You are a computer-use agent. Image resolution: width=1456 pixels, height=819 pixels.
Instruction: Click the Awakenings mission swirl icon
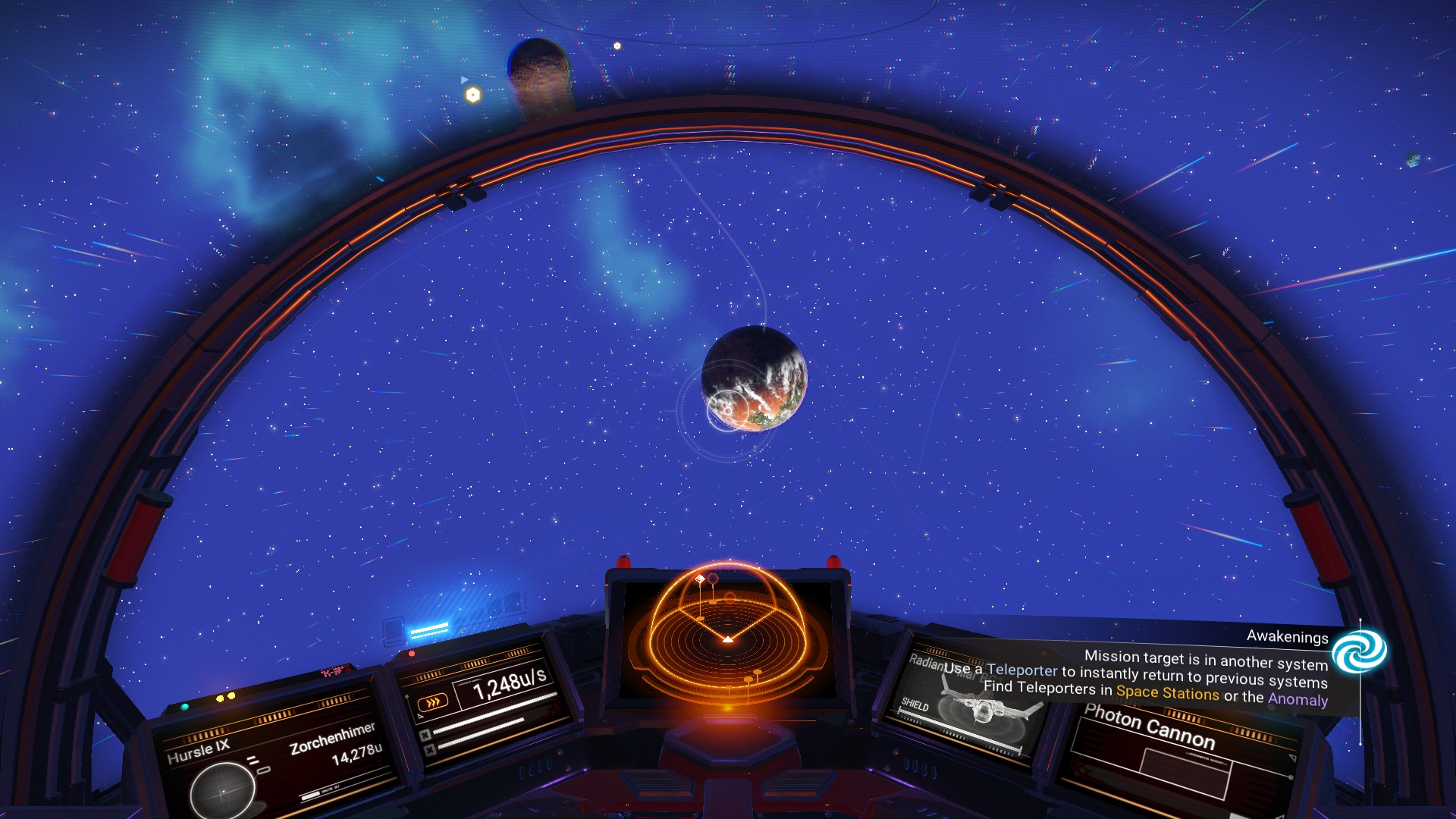pos(1359,652)
